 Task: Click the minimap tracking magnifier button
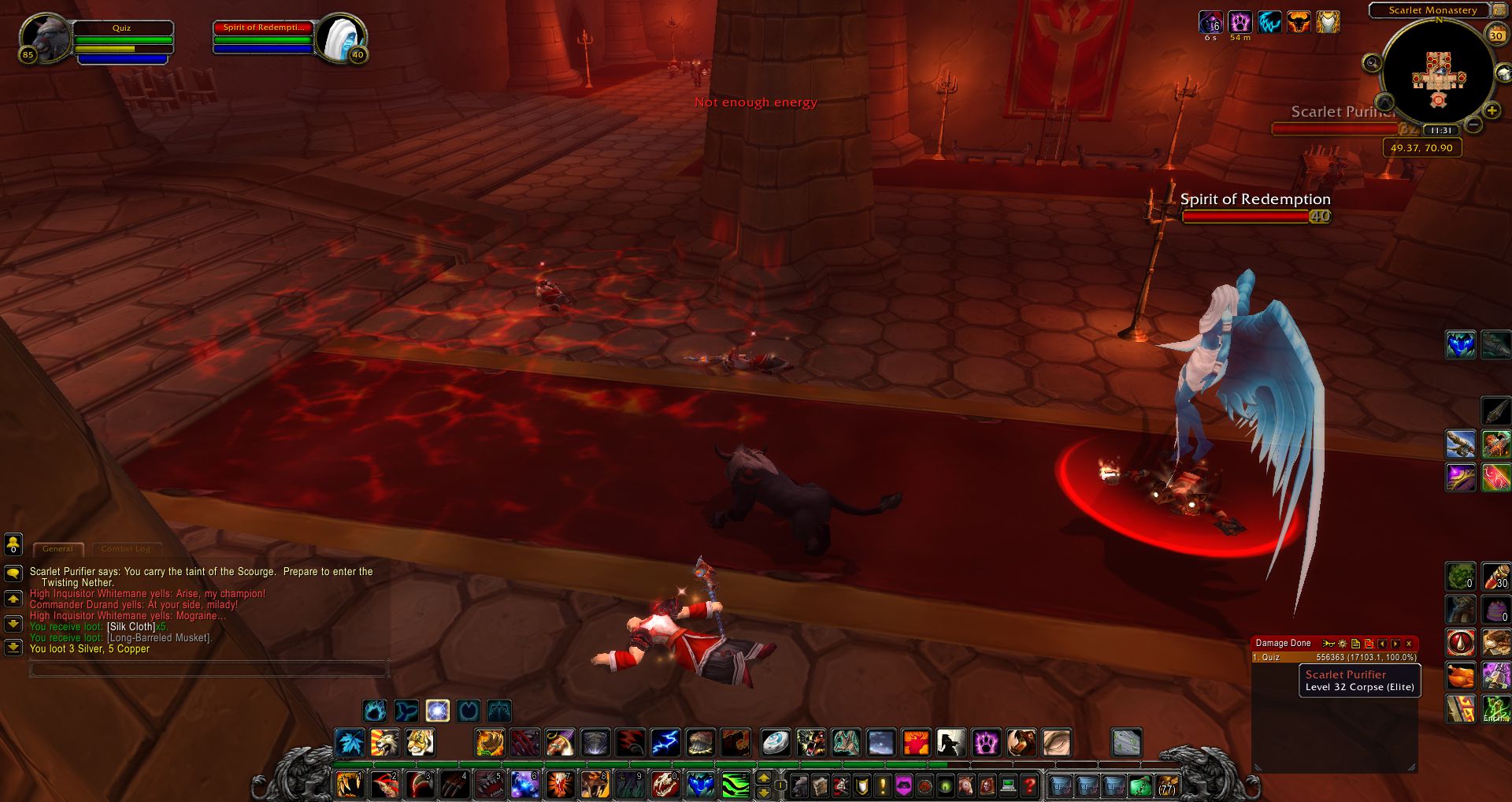coord(1372,62)
